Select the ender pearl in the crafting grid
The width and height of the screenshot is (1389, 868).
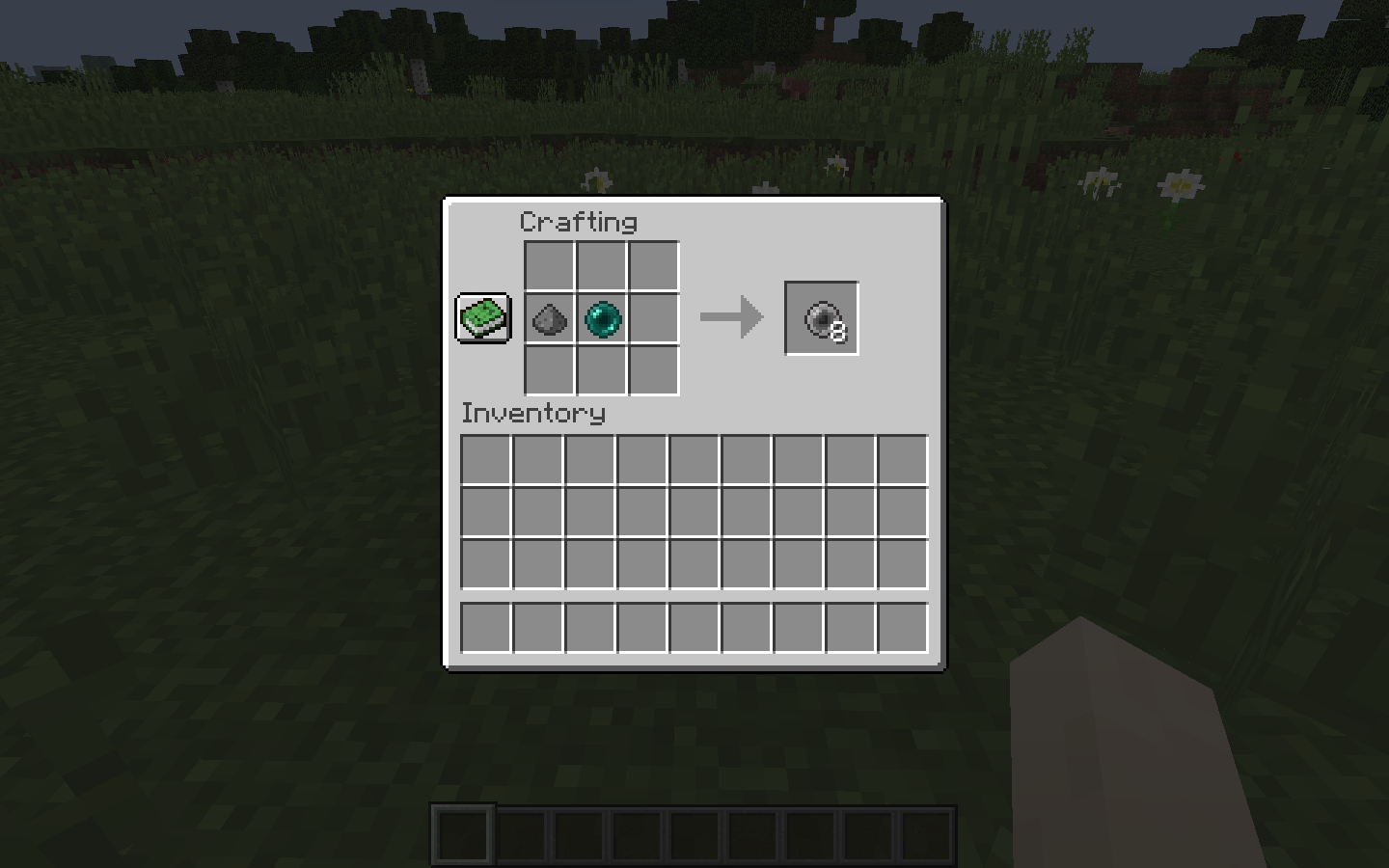(601, 319)
